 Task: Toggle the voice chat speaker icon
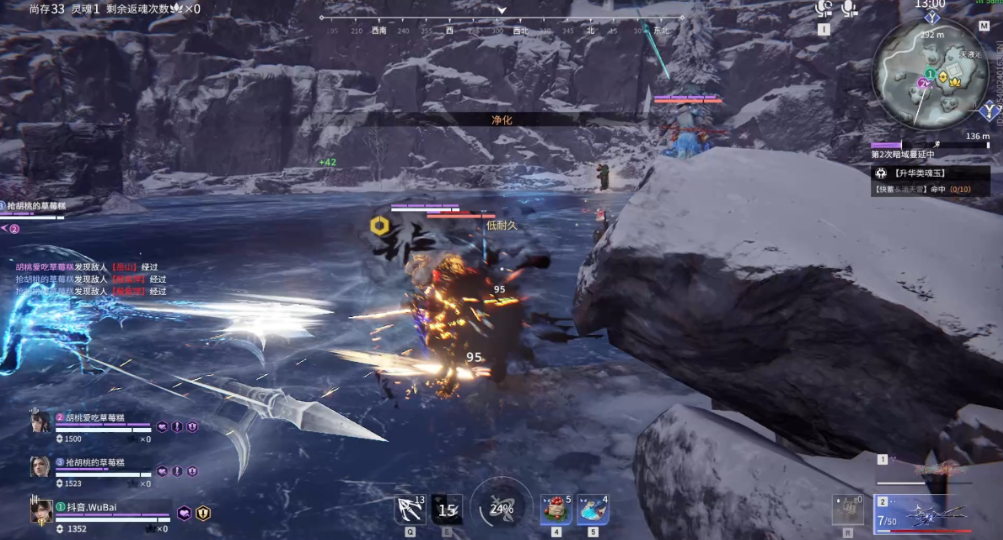pyautogui.click(x=824, y=9)
